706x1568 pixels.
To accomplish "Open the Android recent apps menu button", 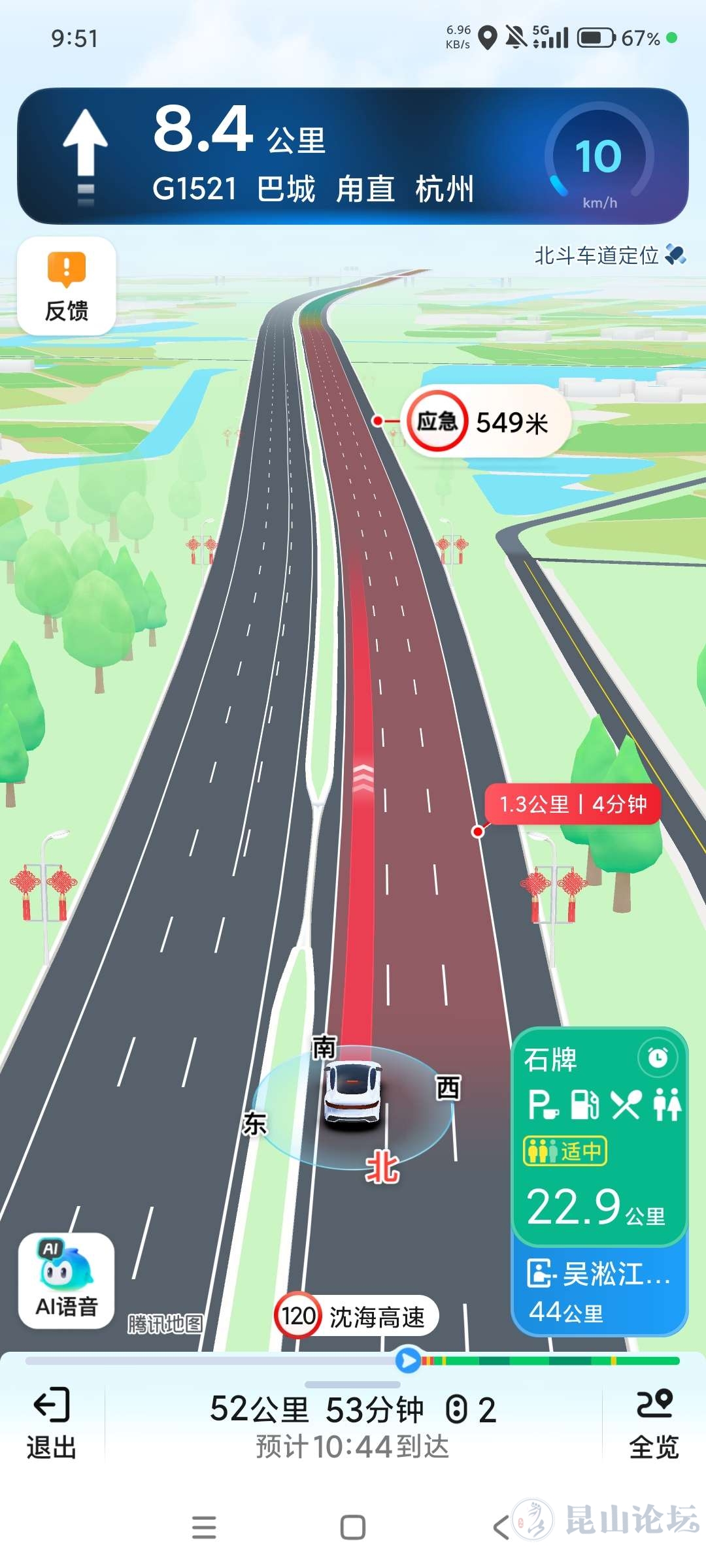I will (204, 1527).
